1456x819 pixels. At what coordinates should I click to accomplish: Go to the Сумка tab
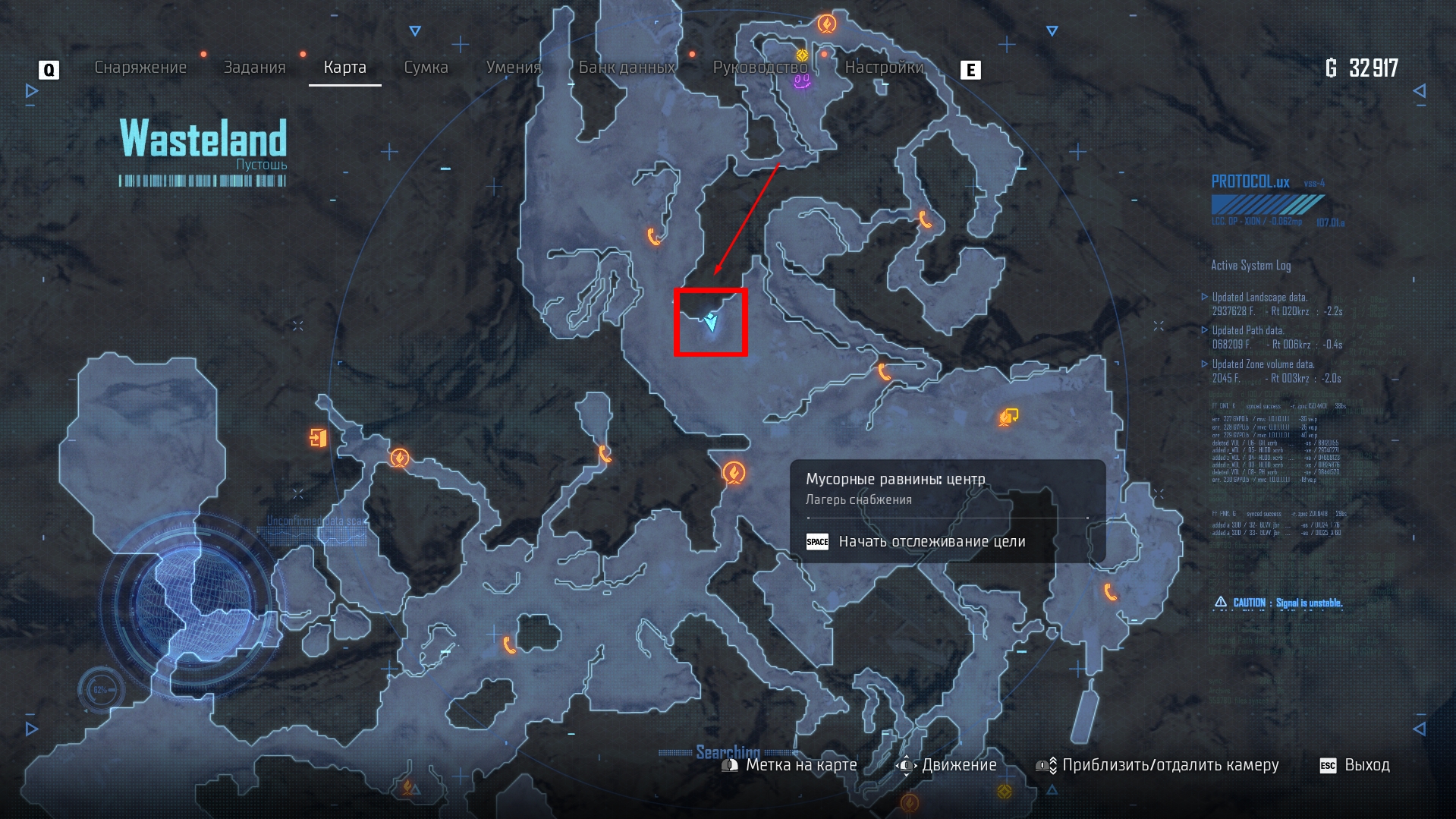(x=426, y=68)
